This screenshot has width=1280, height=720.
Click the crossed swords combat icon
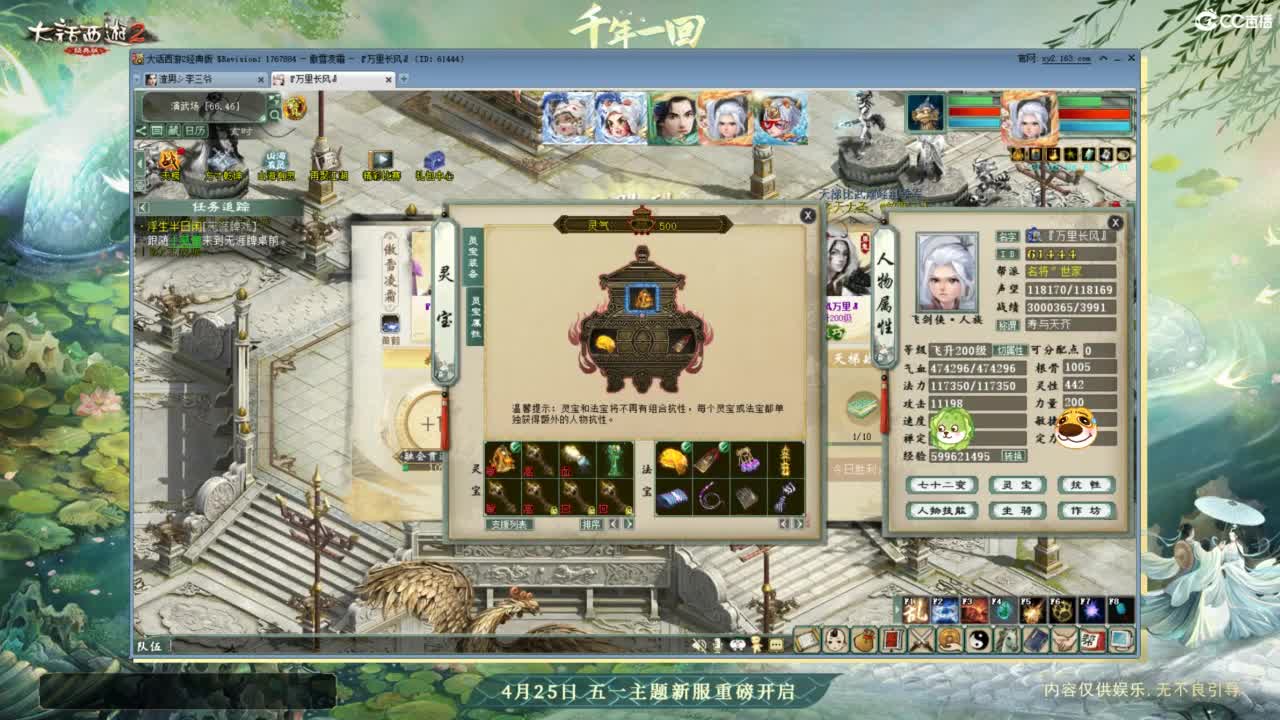pyautogui.click(x=920, y=638)
